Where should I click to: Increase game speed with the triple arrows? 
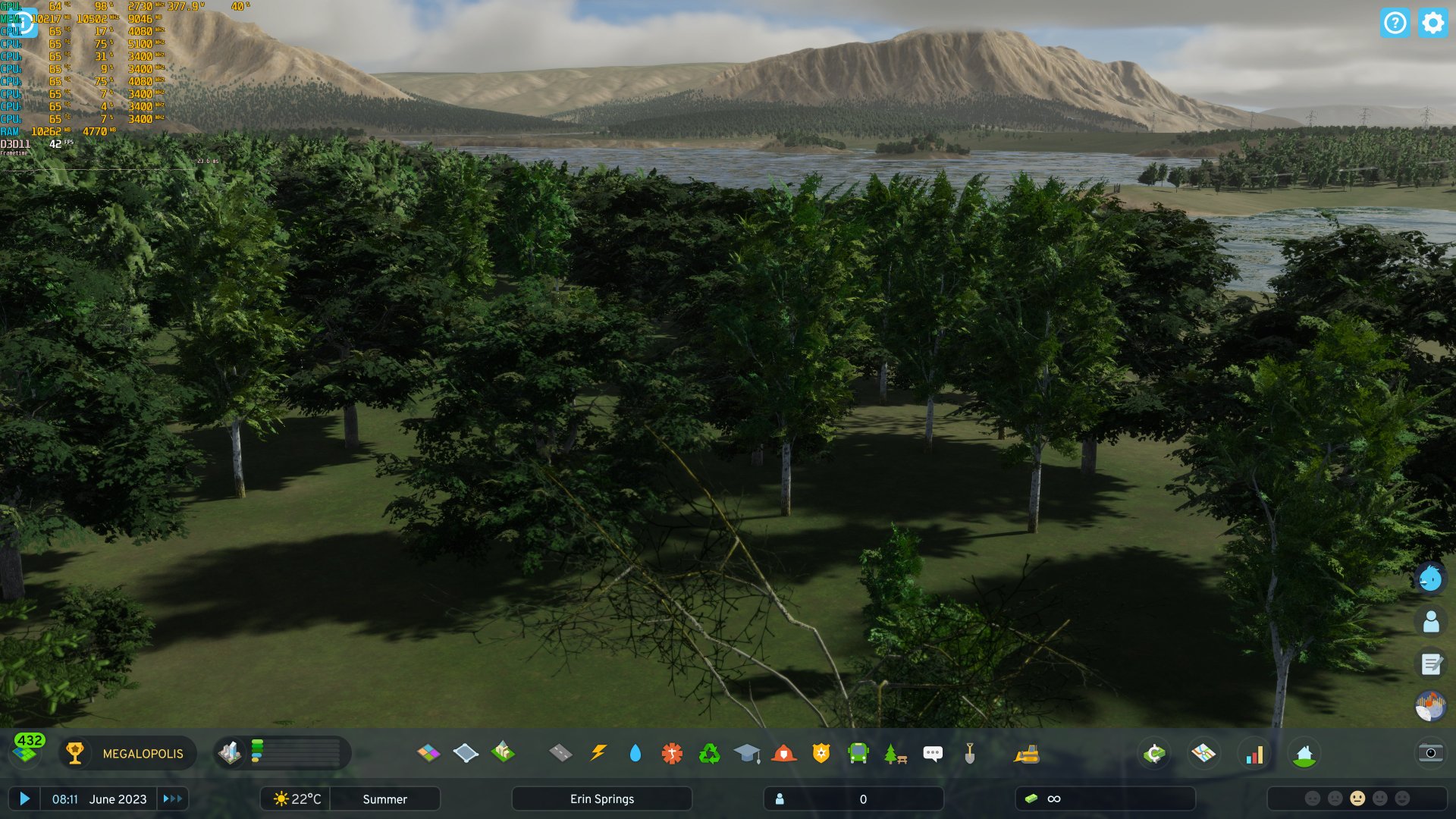[x=173, y=799]
